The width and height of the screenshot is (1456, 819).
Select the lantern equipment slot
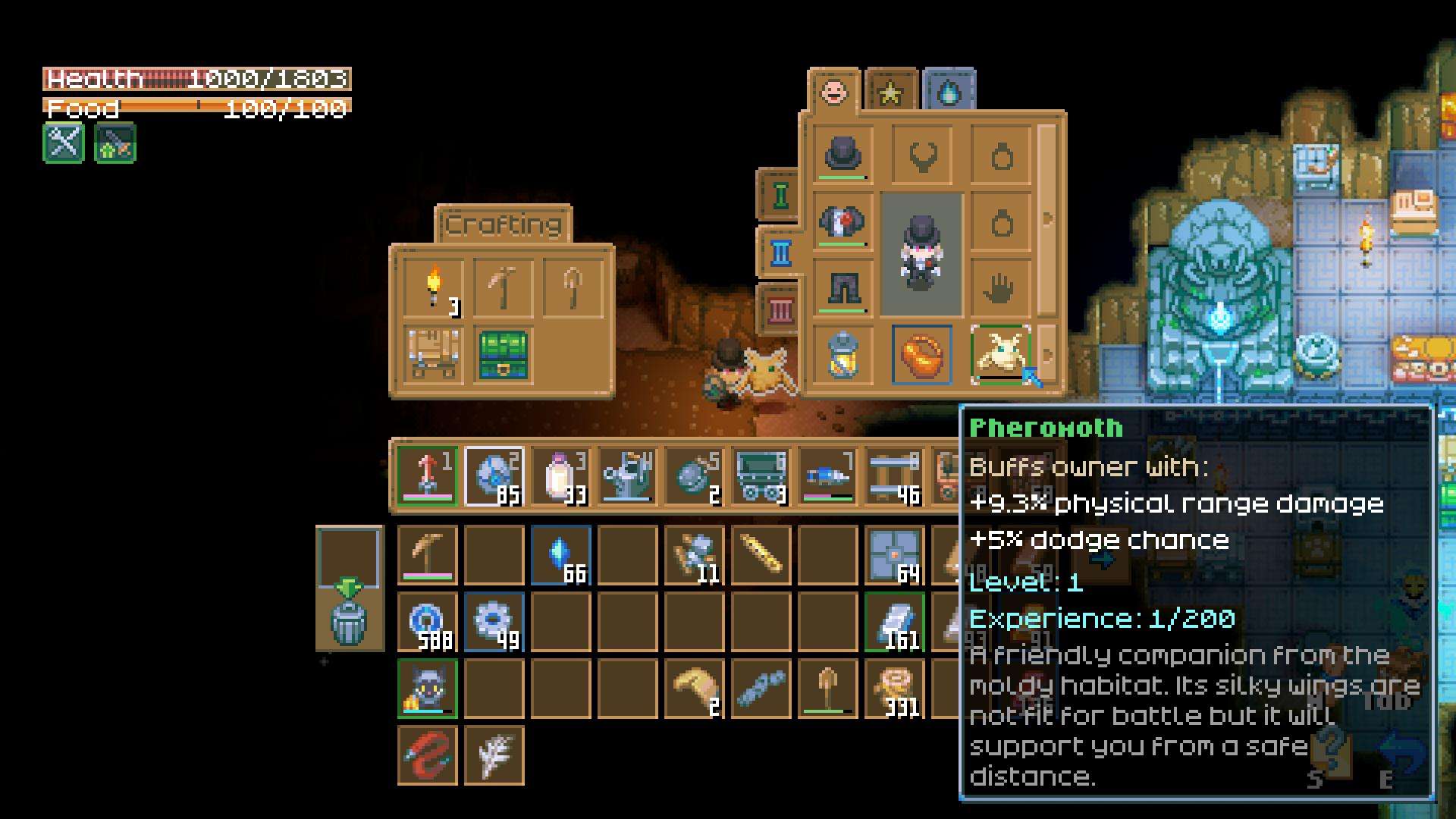coord(843,355)
